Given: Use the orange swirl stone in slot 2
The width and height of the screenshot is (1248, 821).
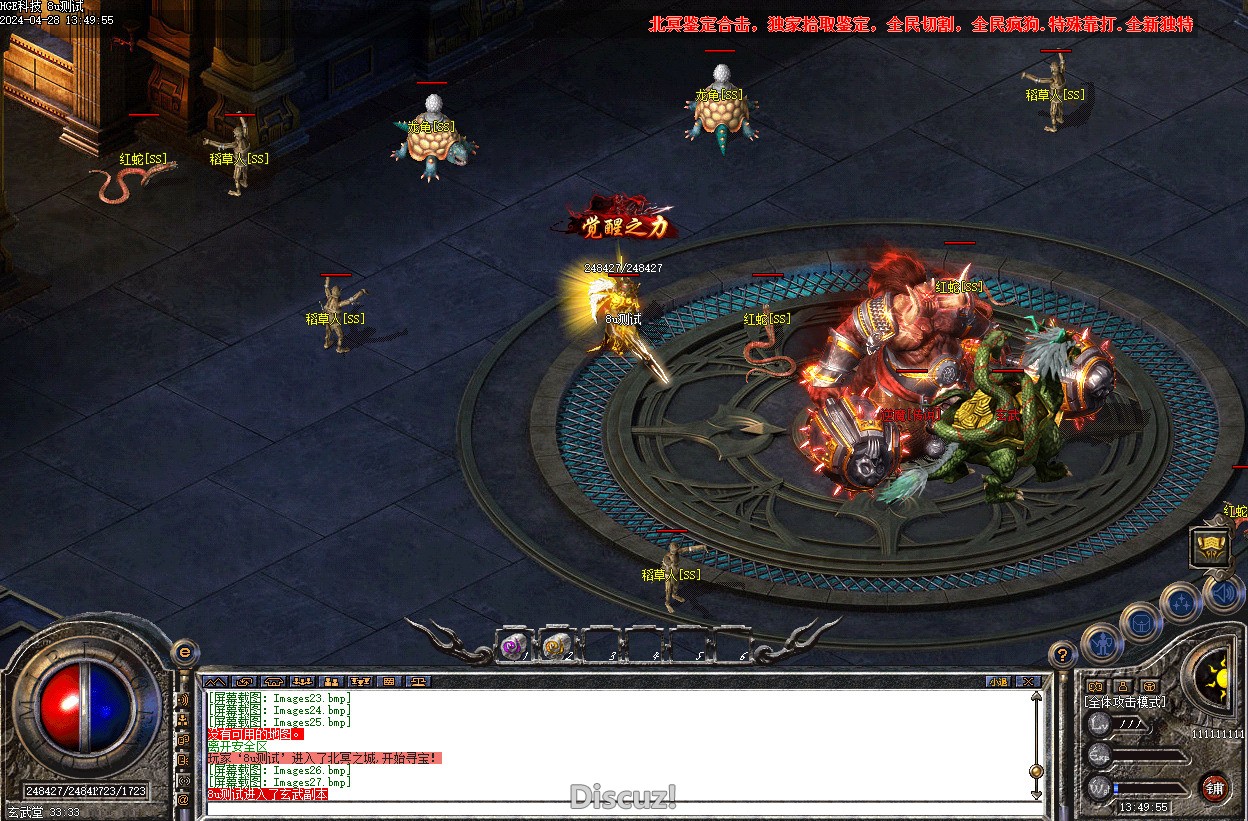Looking at the screenshot, I should pyautogui.click(x=556, y=648).
